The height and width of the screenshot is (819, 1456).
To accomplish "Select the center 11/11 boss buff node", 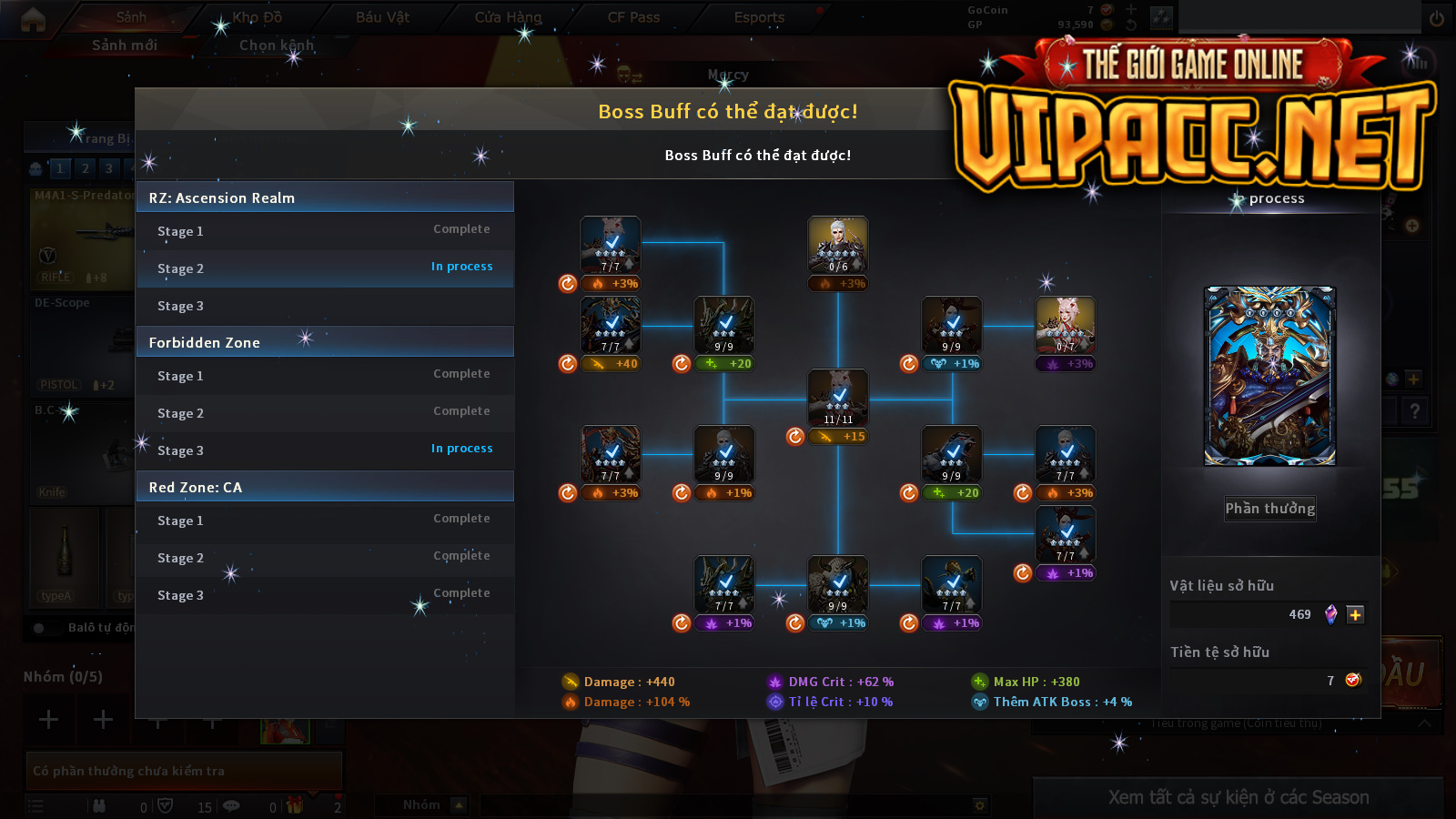I will 838,398.
